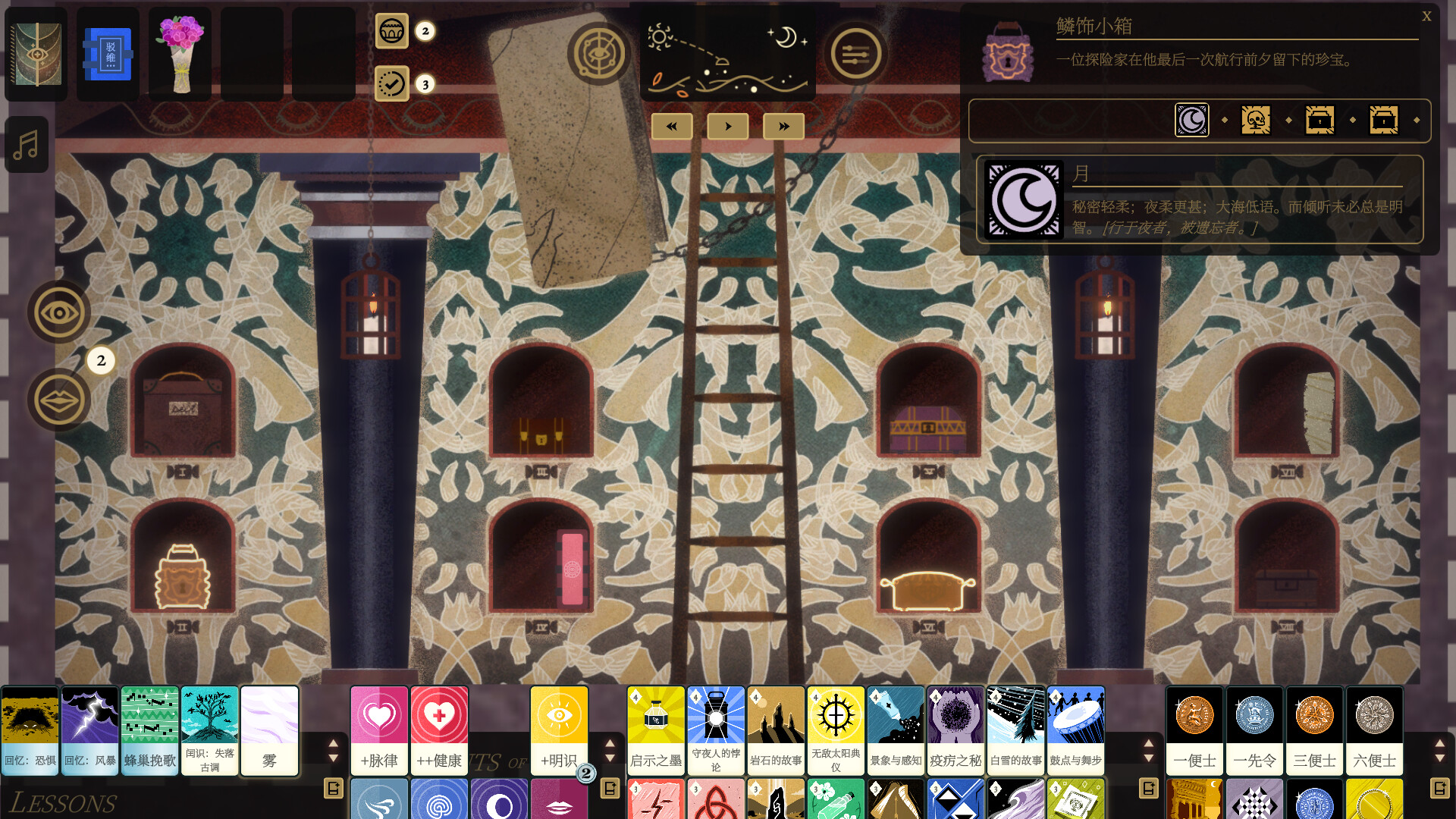Select the Moon aspect icon in the chest panel
The image size is (1456, 819).
[x=1191, y=120]
